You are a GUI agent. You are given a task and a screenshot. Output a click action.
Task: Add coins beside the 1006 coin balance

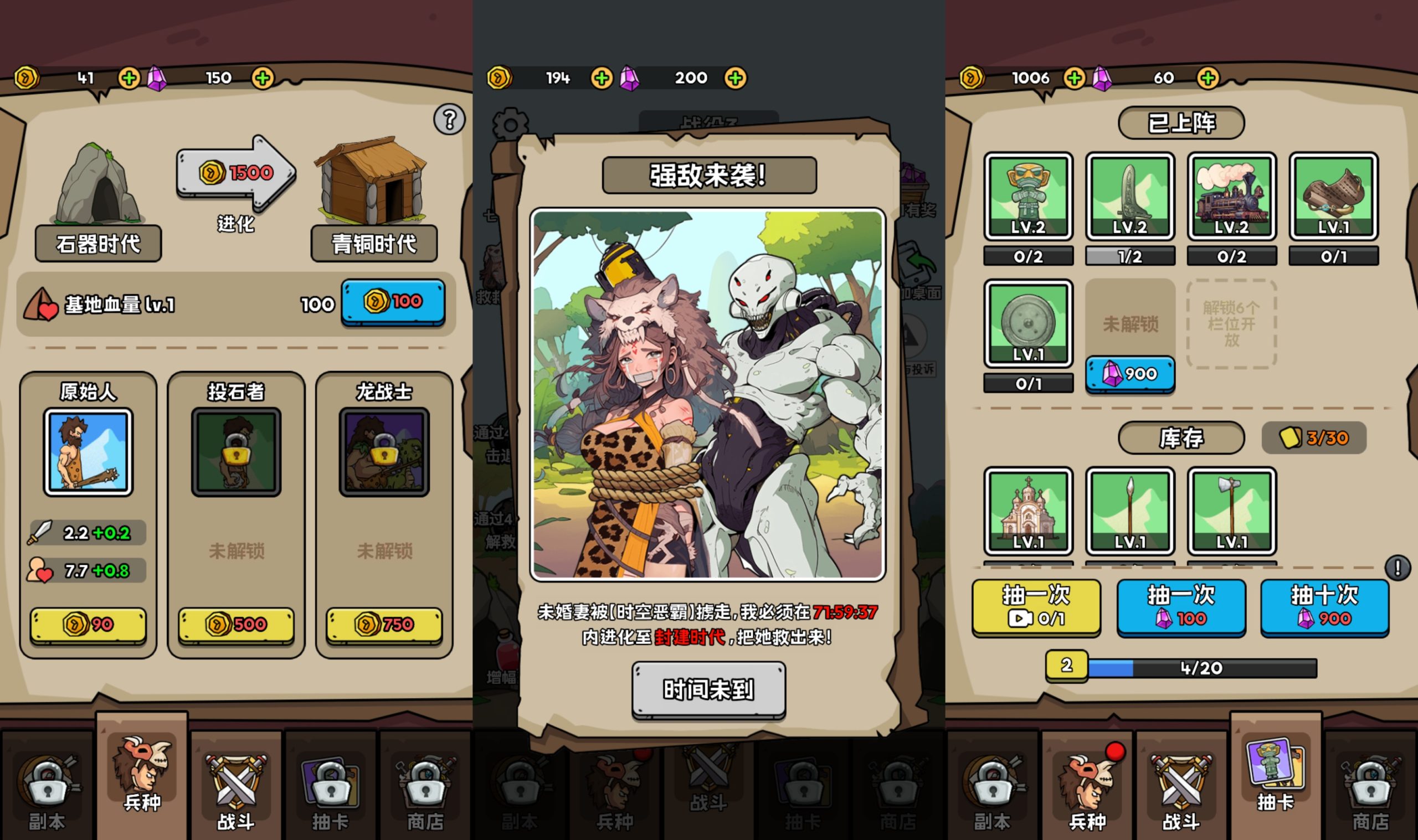(1074, 78)
